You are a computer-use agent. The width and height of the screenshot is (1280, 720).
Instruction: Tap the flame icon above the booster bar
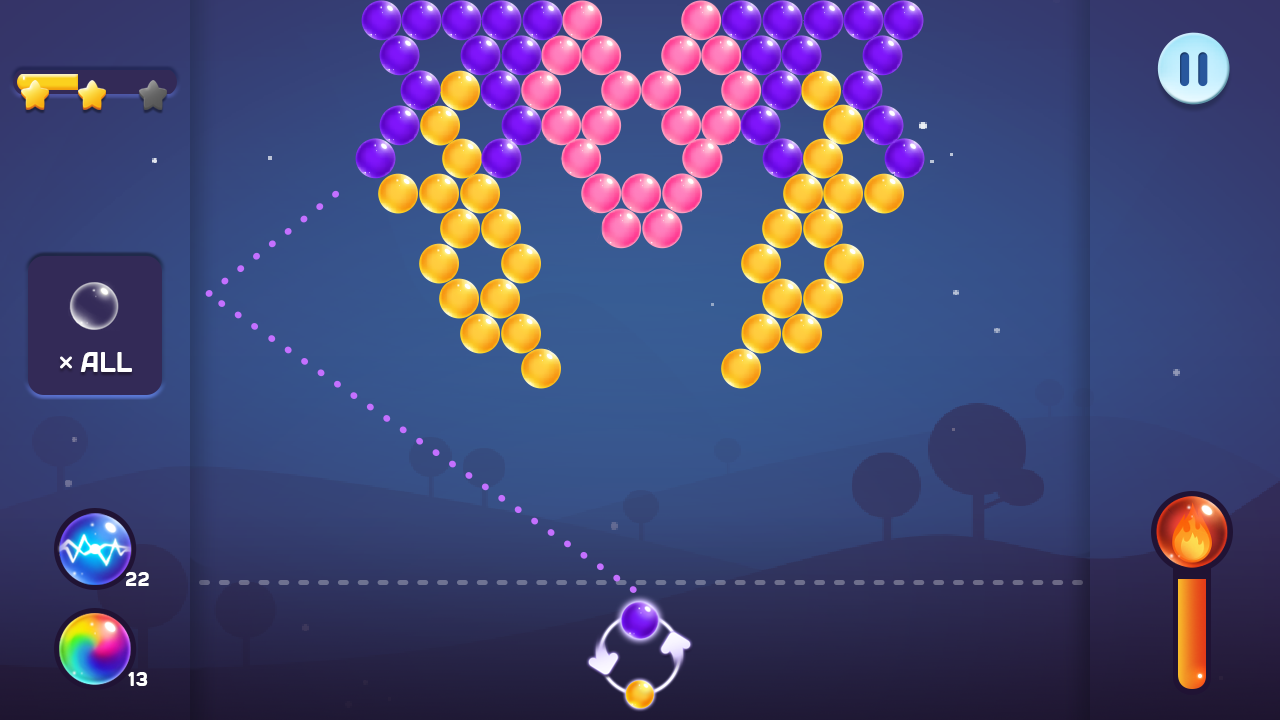tap(1190, 533)
